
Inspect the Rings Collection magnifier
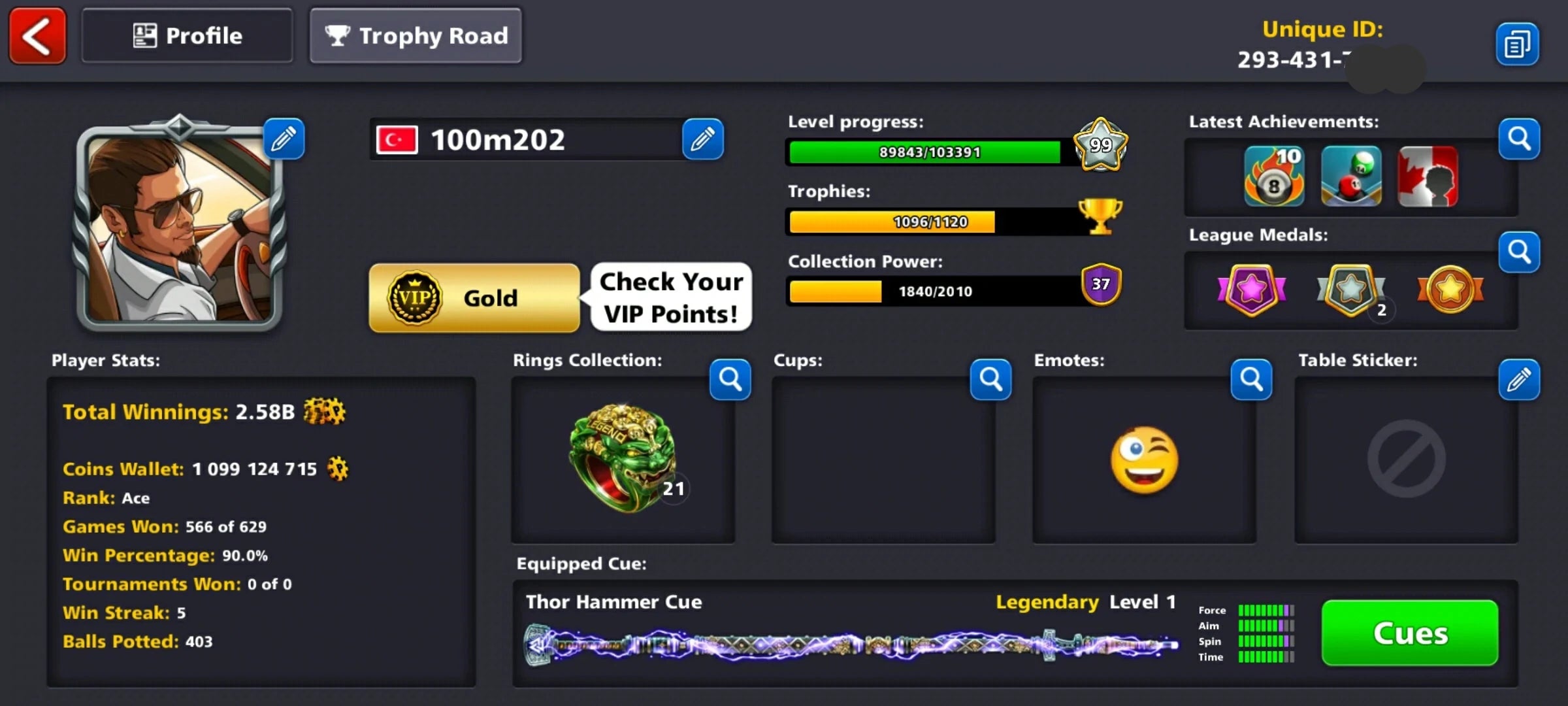point(730,379)
